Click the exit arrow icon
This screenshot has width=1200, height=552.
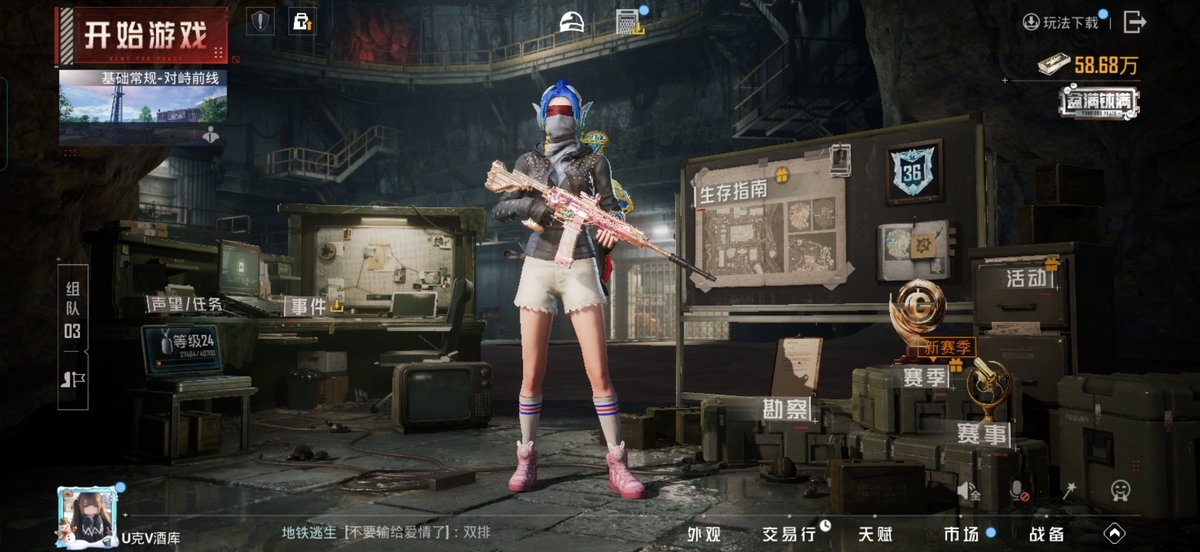[x=1134, y=21]
